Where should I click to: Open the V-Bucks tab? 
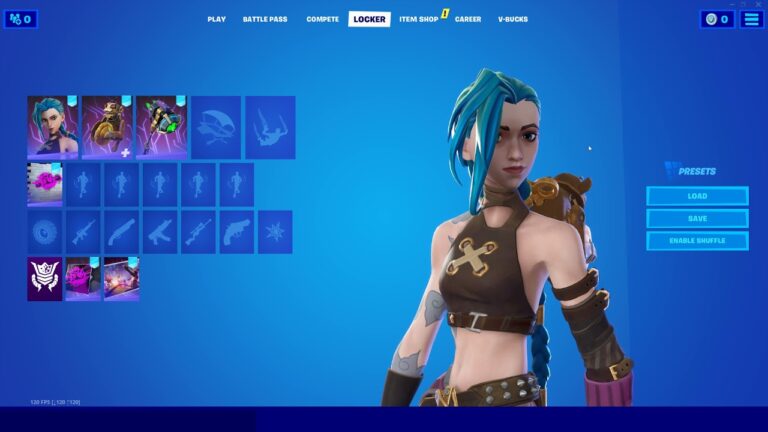point(513,19)
